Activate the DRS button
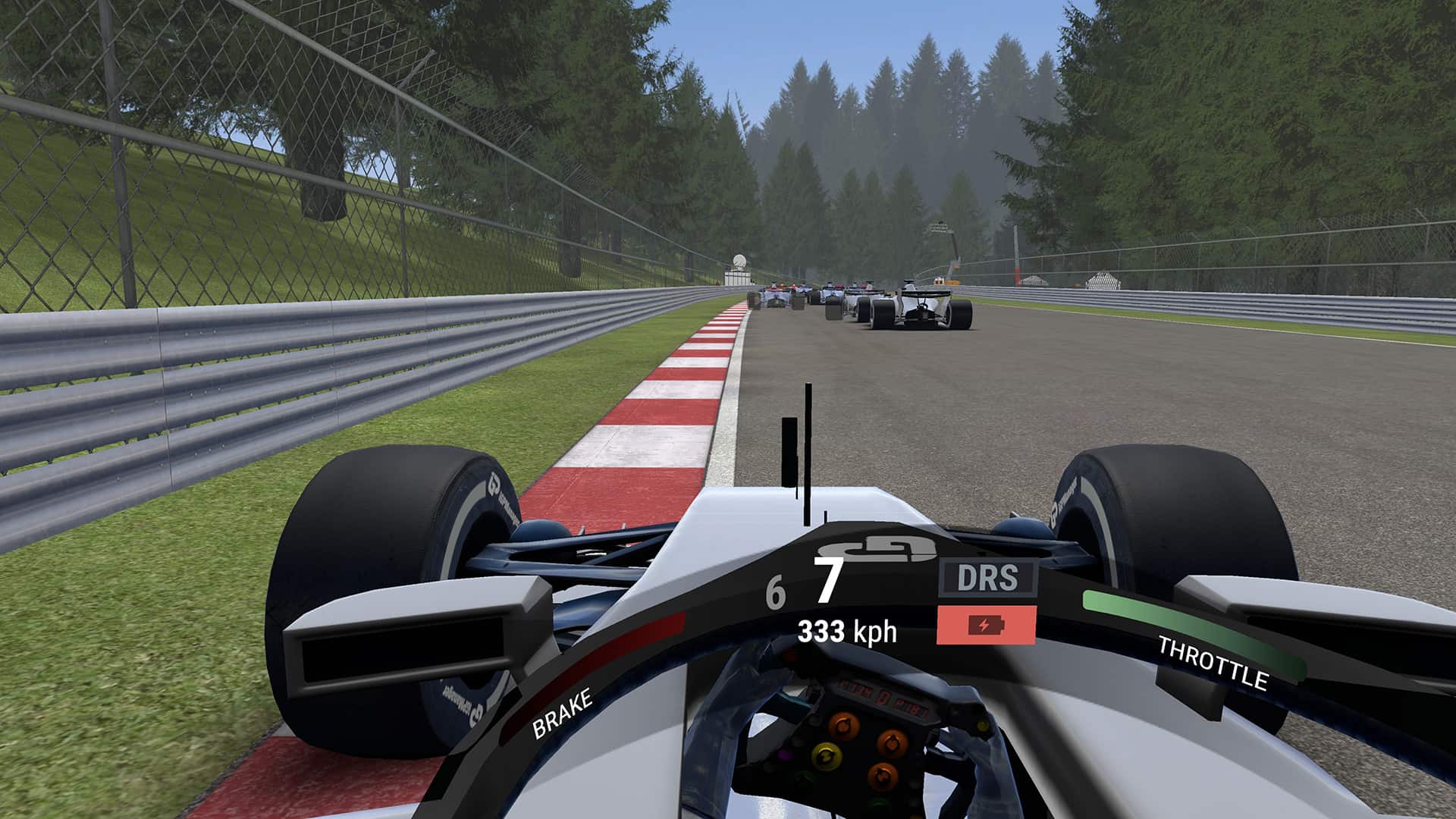The image size is (1456, 819). 987,579
